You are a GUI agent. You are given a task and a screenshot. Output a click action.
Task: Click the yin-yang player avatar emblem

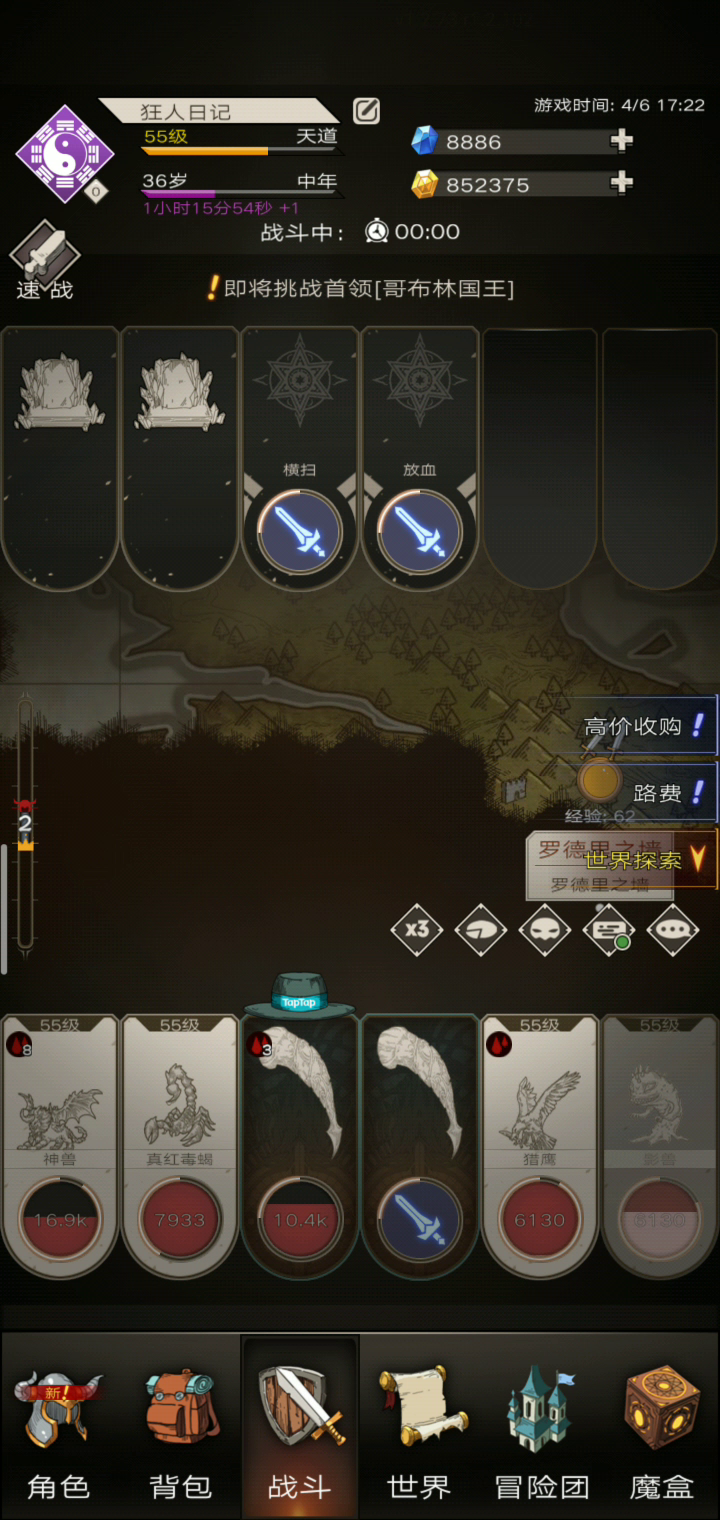click(65, 154)
